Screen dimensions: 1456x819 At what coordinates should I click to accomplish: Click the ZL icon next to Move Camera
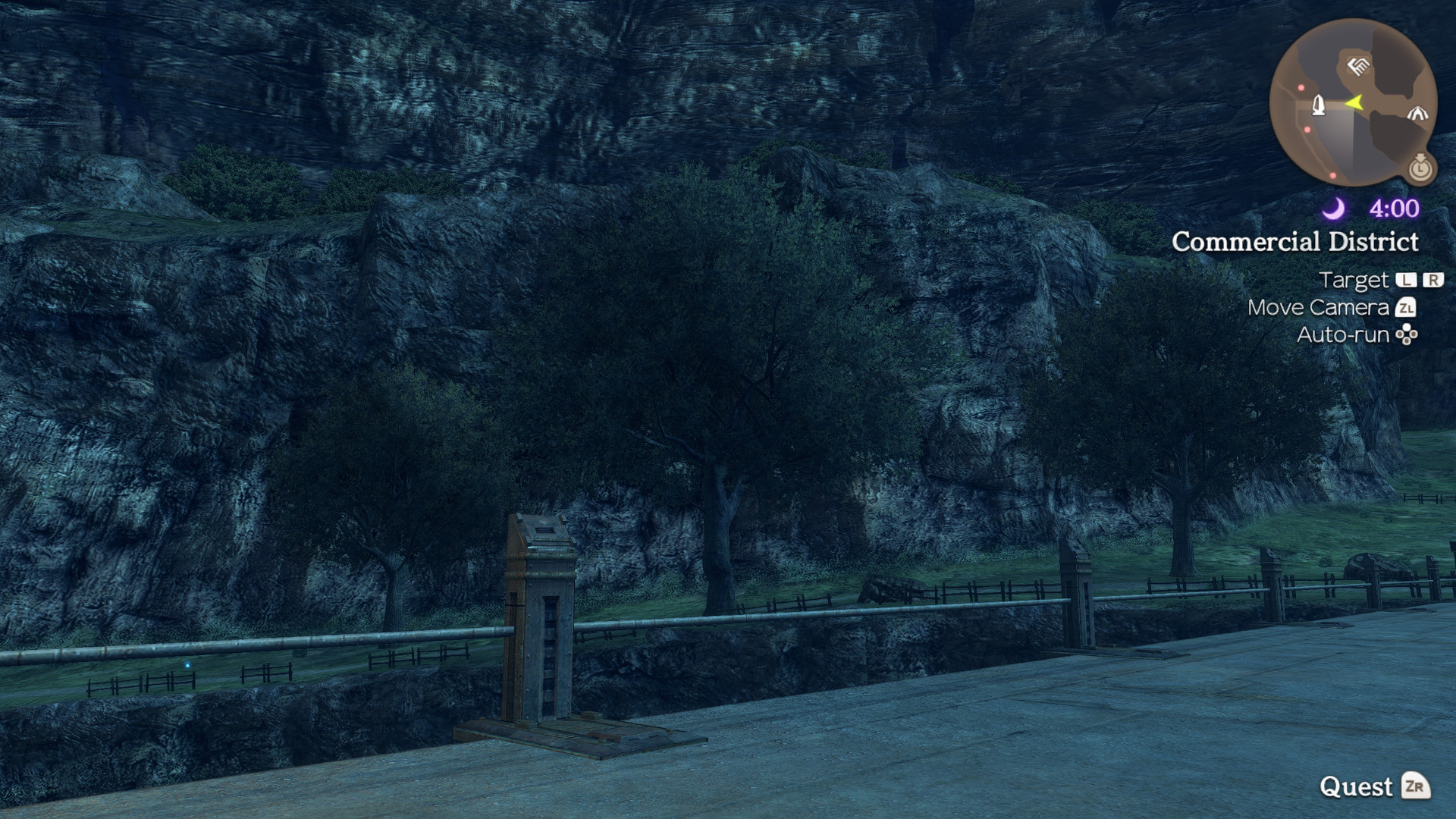tap(1407, 308)
